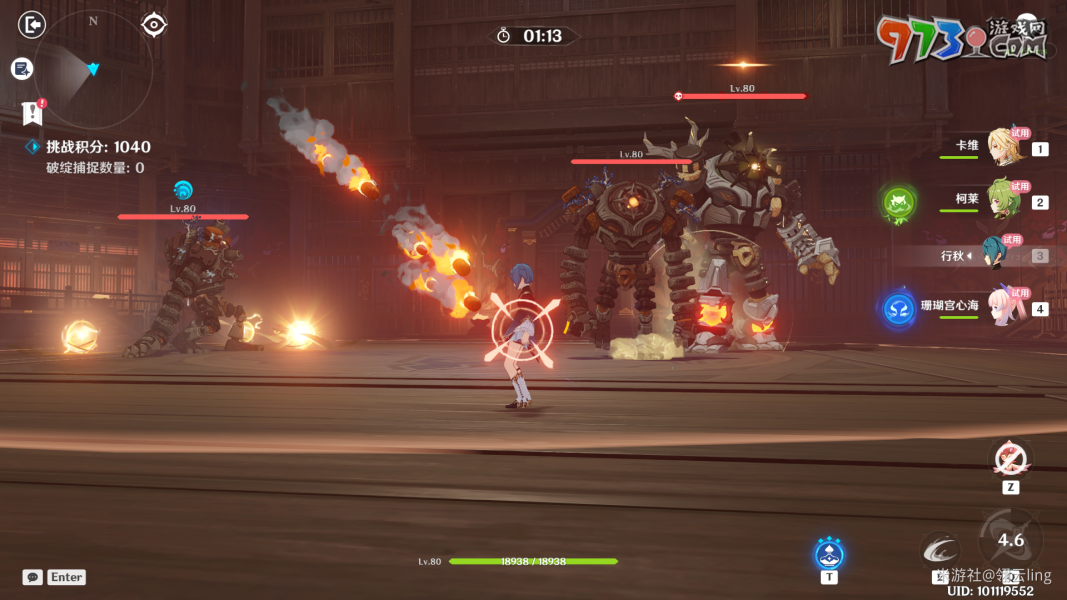1067x600 pixels.
Task: Activate the glowing blue challenge skill icon
Action: (x=829, y=553)
